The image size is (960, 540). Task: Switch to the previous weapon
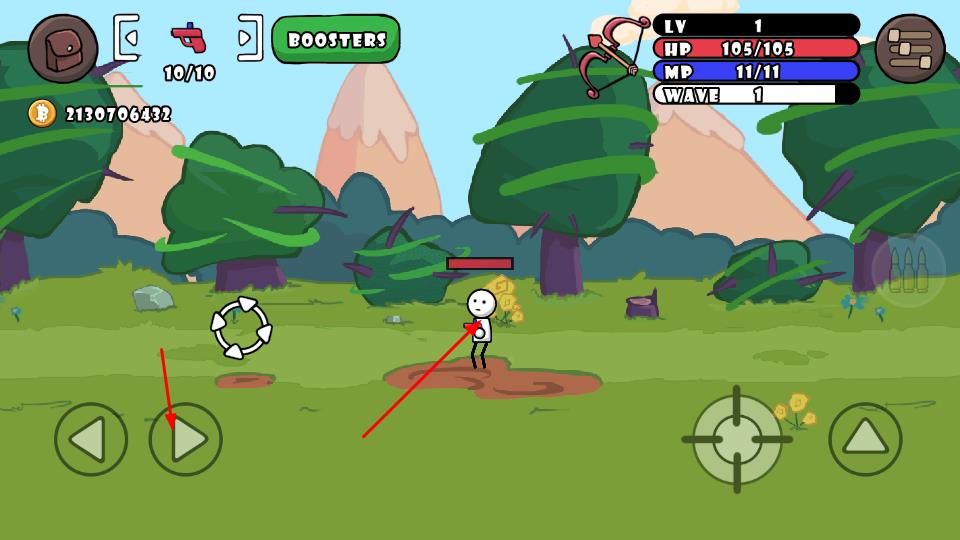click(126, 38)
